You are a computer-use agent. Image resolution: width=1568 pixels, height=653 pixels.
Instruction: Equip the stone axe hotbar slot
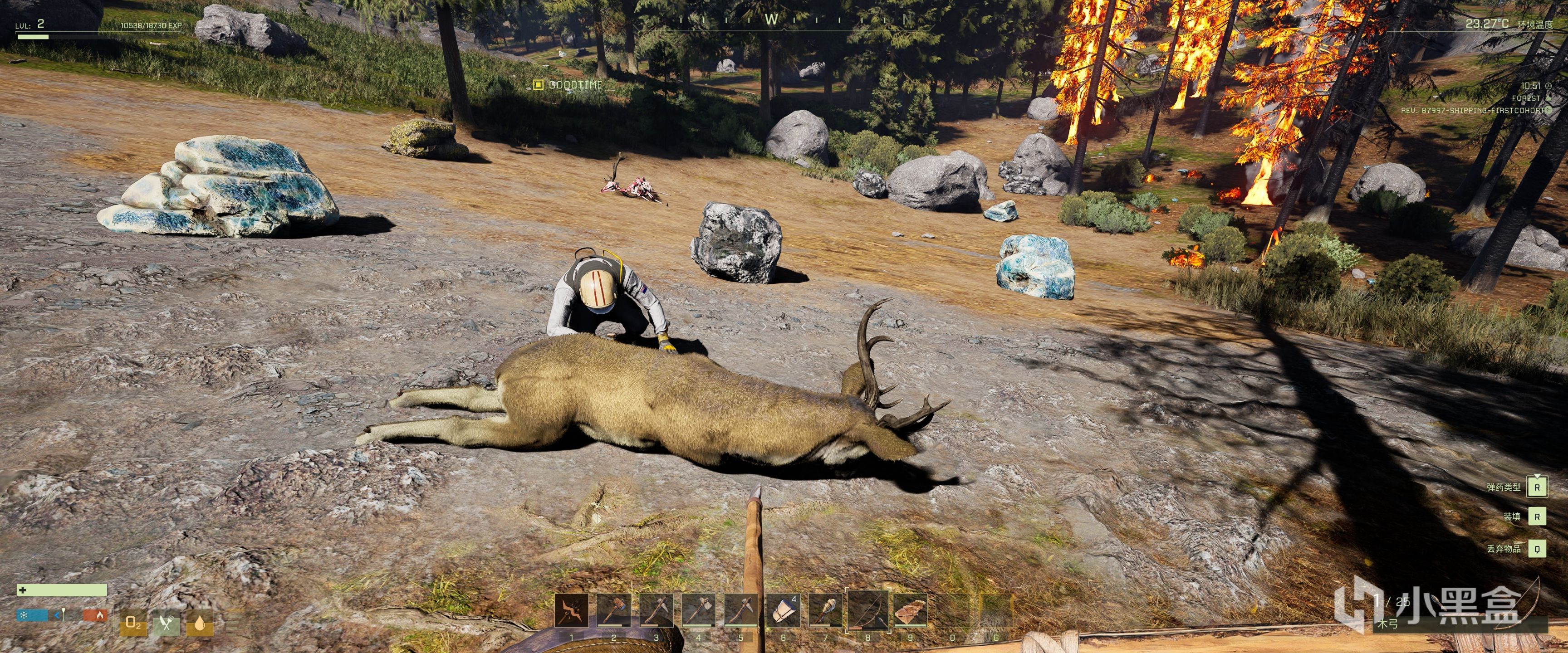point(698,611)
